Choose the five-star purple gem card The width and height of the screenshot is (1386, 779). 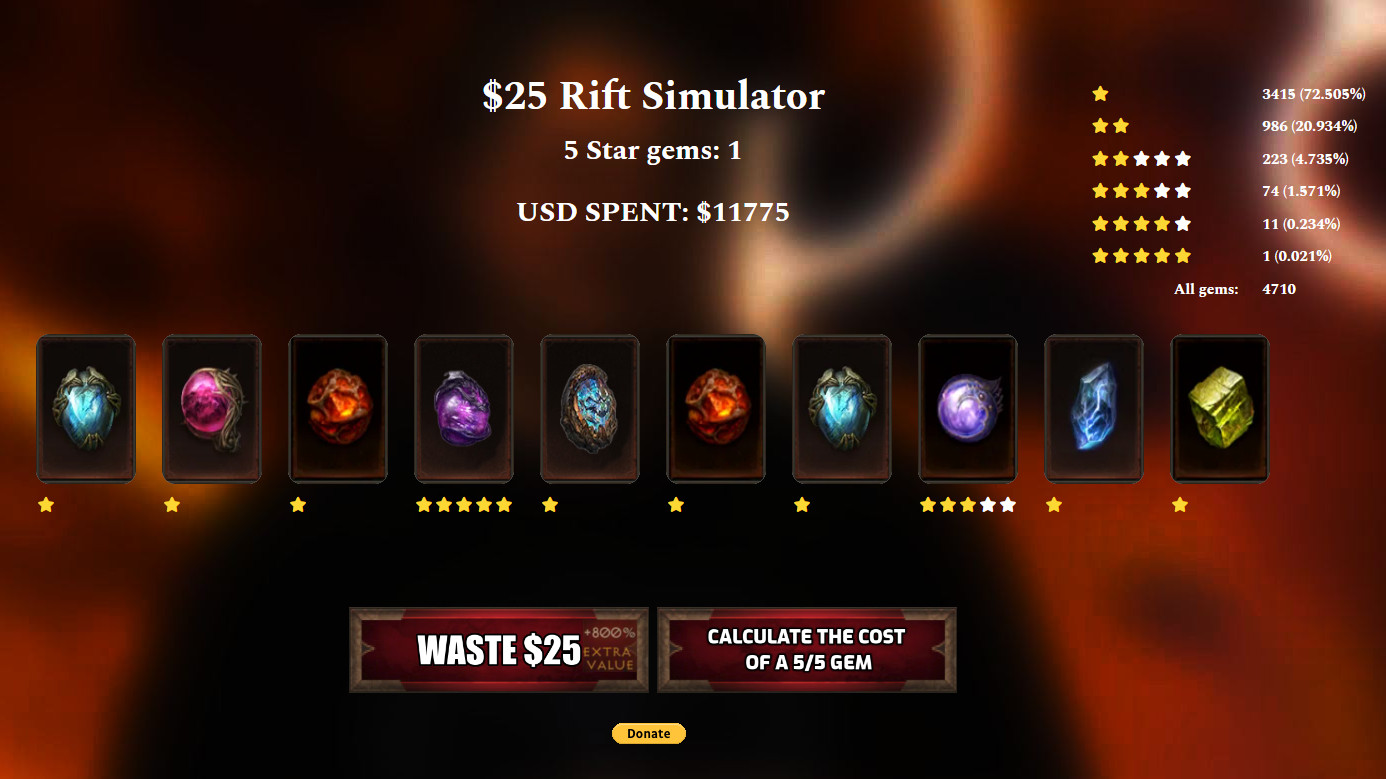(x=464, y=408)
